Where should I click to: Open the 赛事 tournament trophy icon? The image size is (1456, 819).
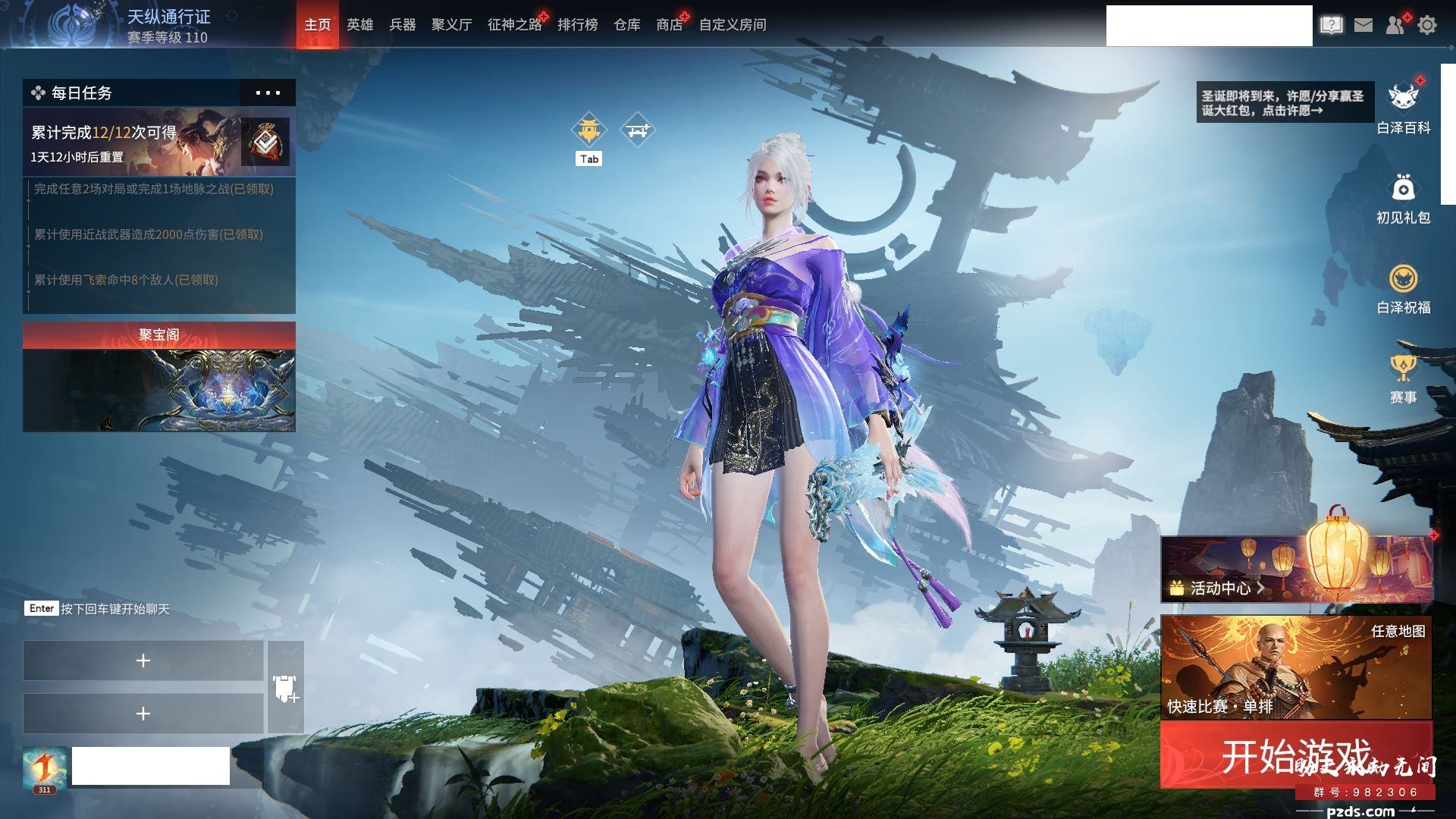1403,378
